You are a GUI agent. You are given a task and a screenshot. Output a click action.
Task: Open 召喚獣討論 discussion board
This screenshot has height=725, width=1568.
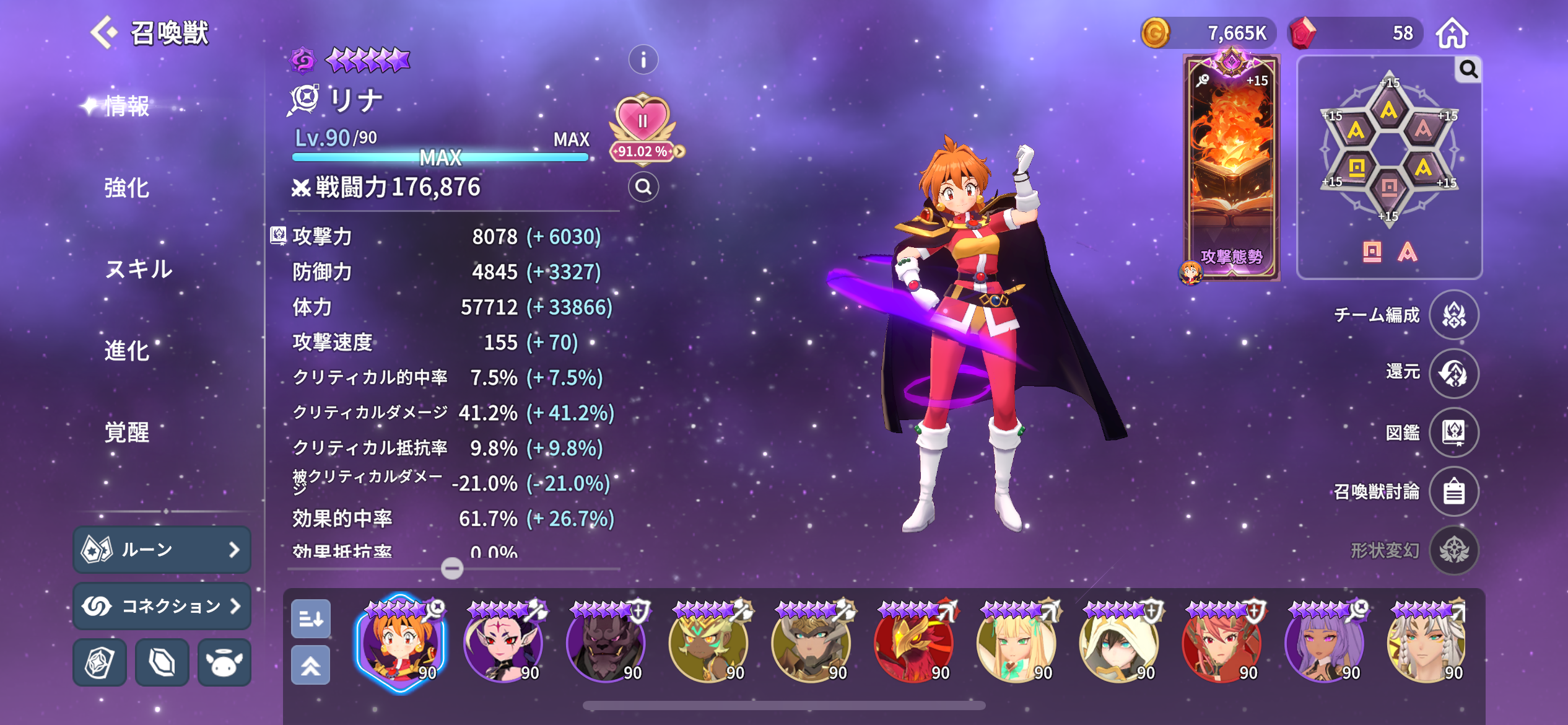[x=1453, y=491]
